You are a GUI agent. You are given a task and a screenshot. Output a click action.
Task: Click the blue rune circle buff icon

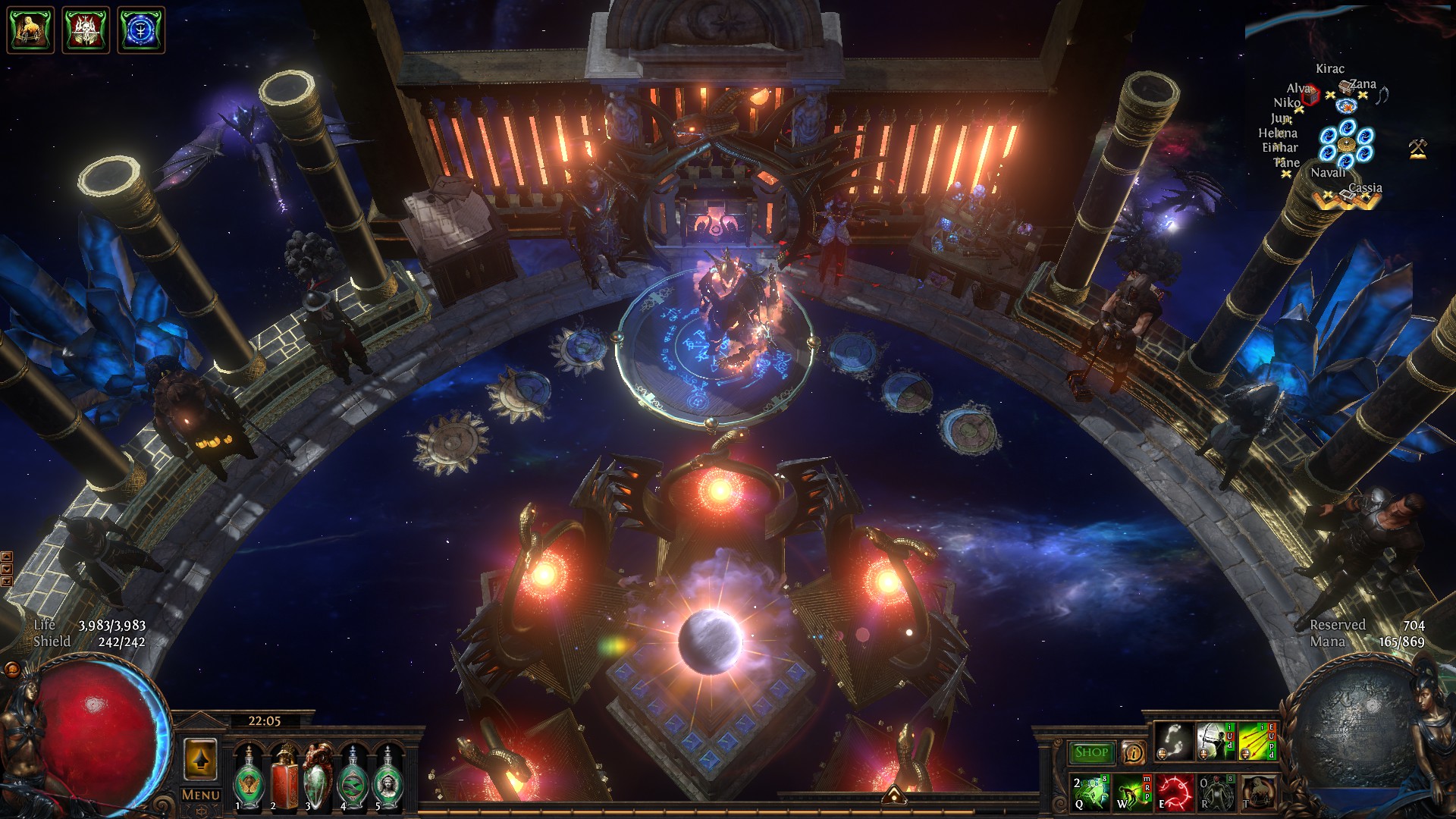141,30
